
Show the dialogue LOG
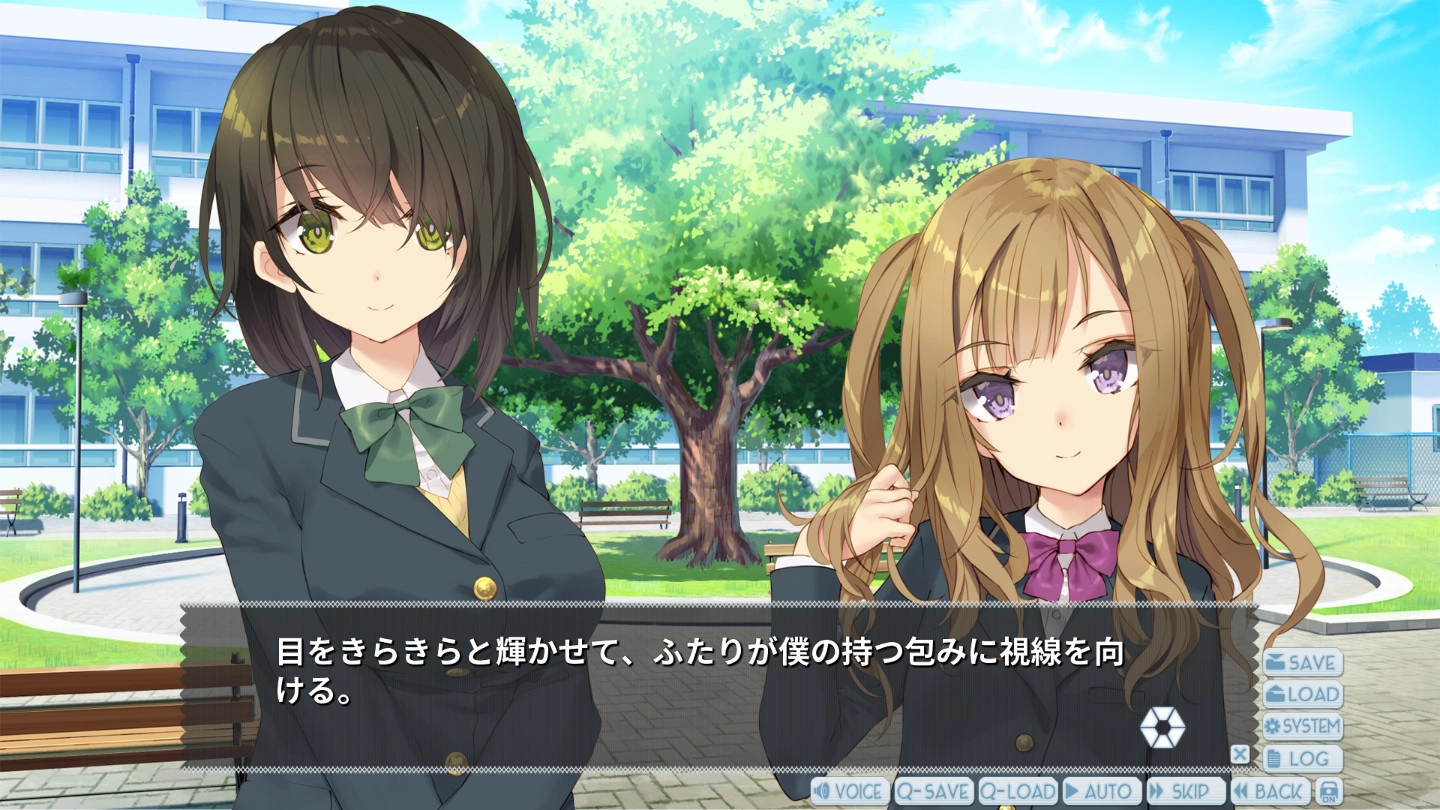[1302, 758]
